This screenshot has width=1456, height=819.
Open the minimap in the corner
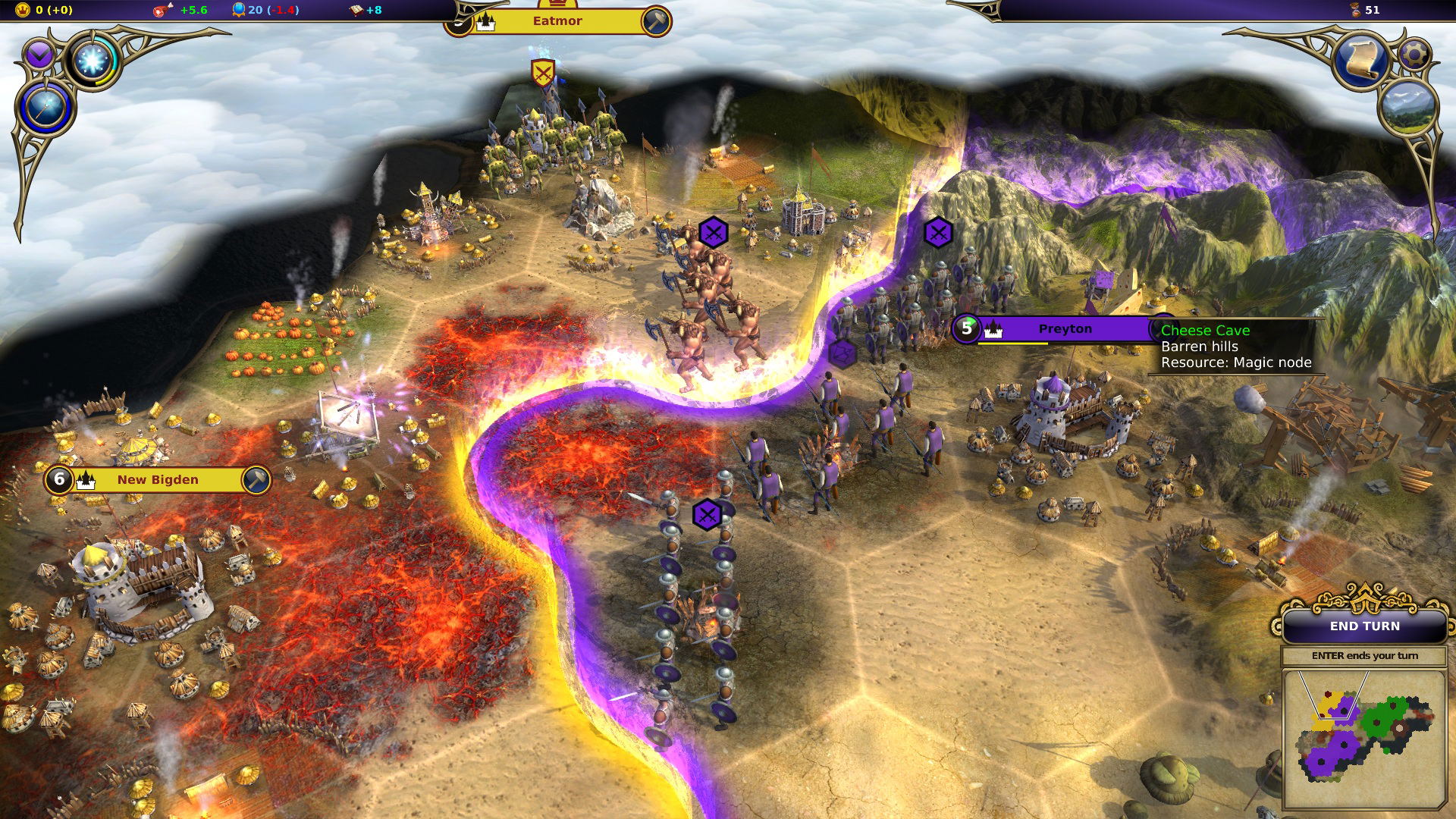1363,739
